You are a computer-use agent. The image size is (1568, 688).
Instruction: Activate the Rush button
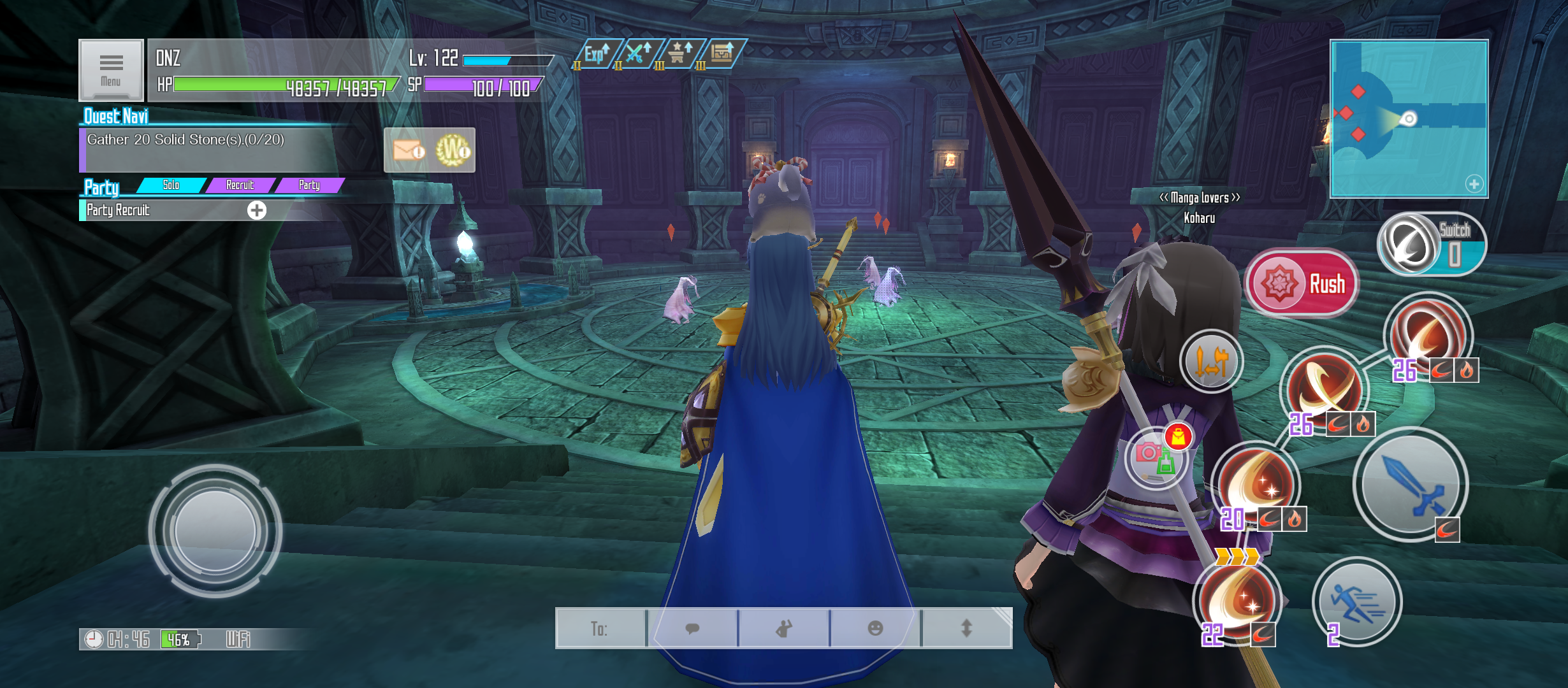tap(1302, 283)
